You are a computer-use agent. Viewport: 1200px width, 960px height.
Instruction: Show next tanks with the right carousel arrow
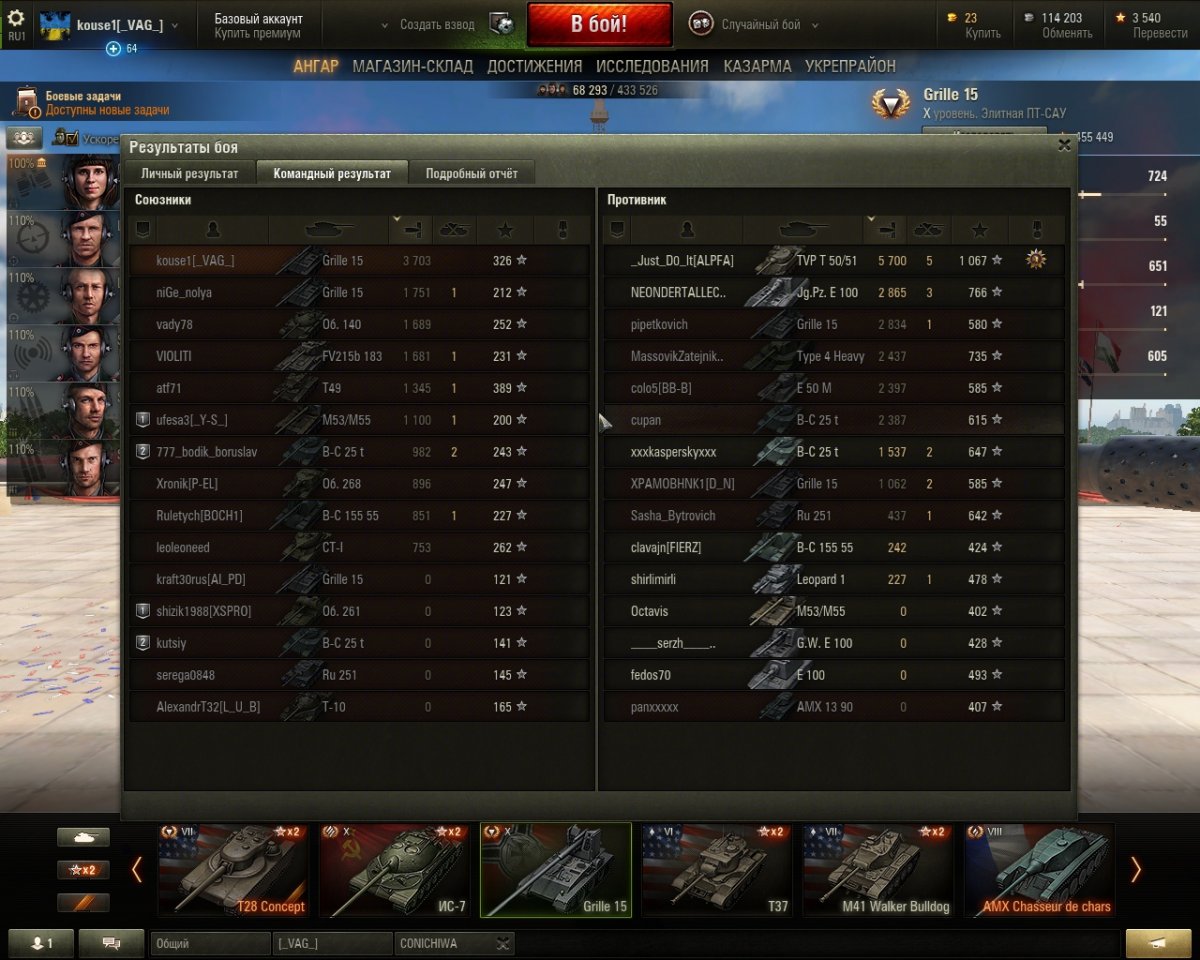pyautogui.click(x=1135, y=870)
